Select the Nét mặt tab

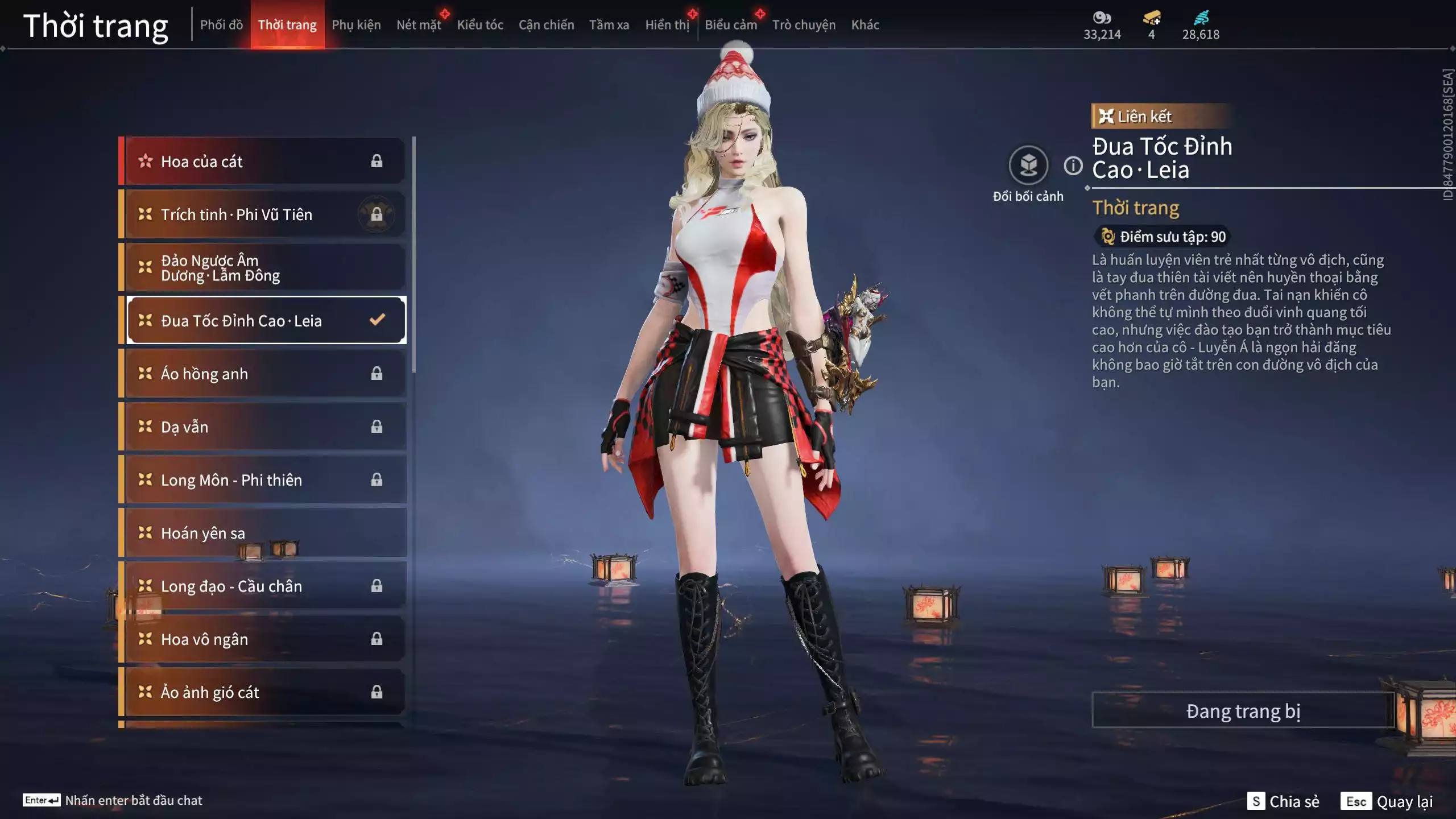tap(419, 25)
